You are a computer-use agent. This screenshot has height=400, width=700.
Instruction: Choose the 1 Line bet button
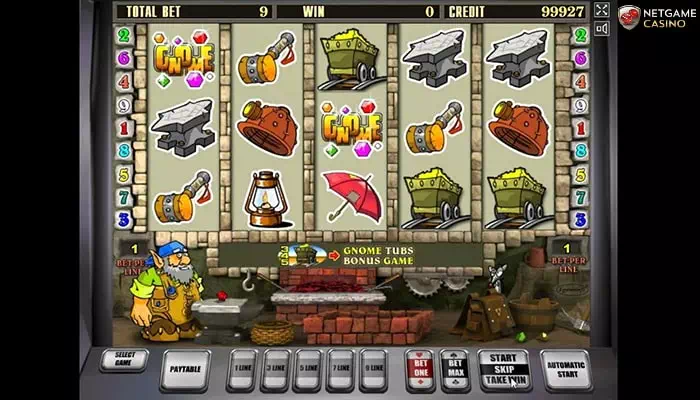242,369
